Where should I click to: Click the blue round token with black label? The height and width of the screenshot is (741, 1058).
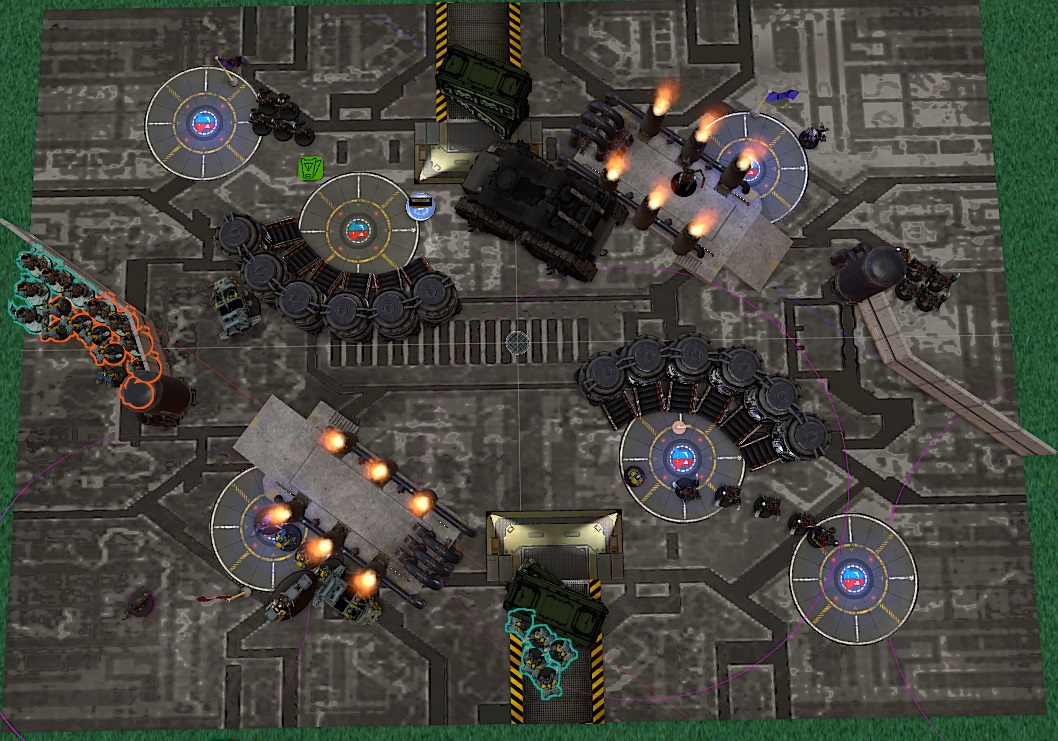point(421,205)
